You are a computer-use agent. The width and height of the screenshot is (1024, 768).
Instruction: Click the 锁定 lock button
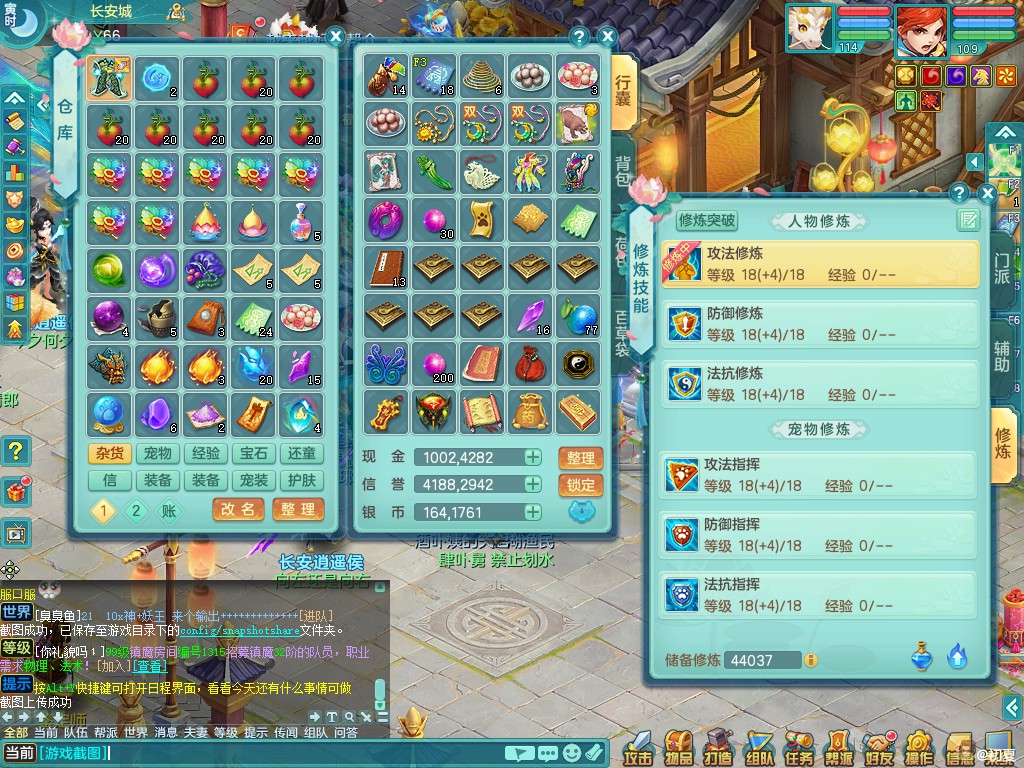(x=580, y=485)
